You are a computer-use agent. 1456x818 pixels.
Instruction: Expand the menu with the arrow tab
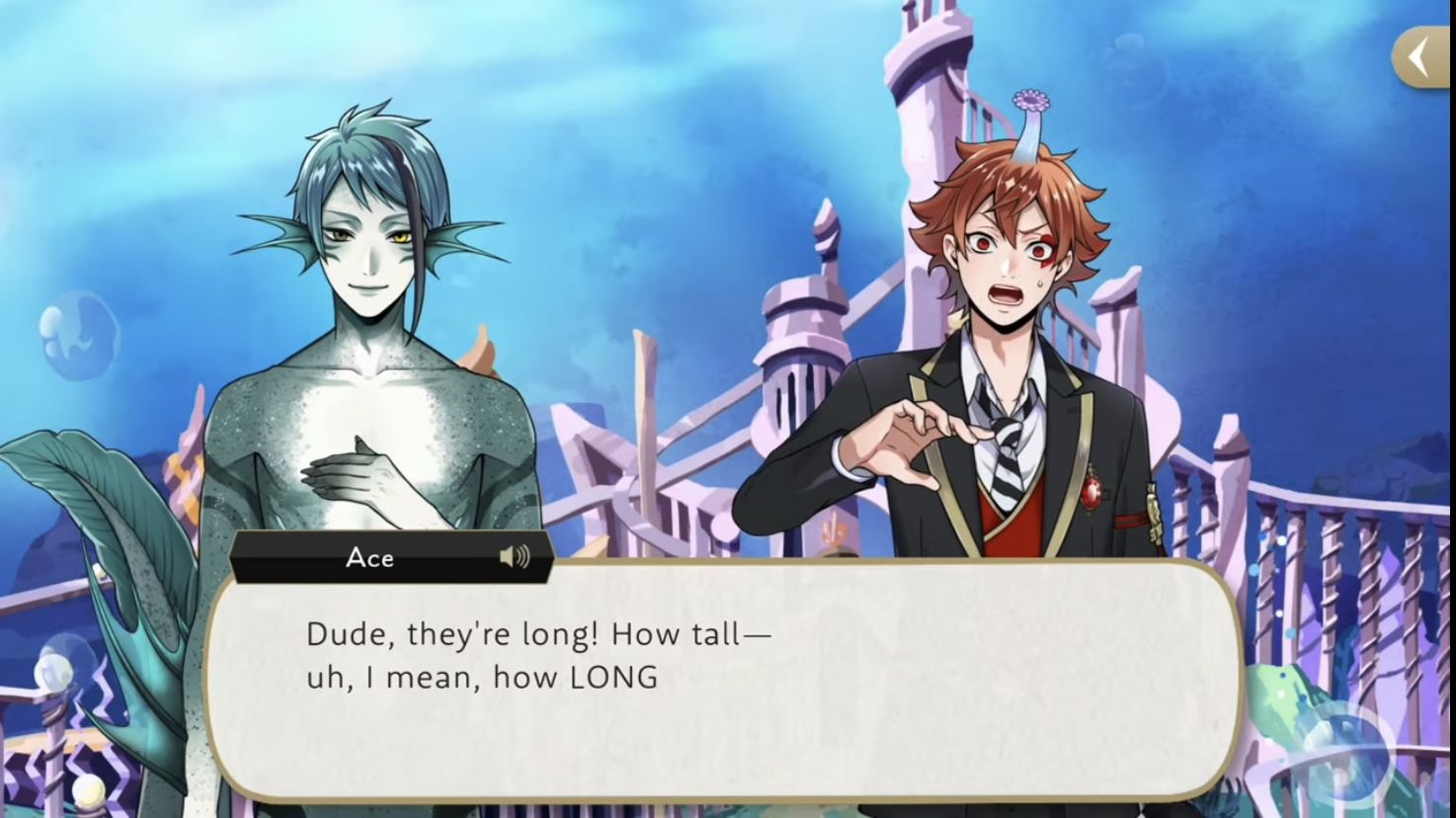tap(1422, 59)
